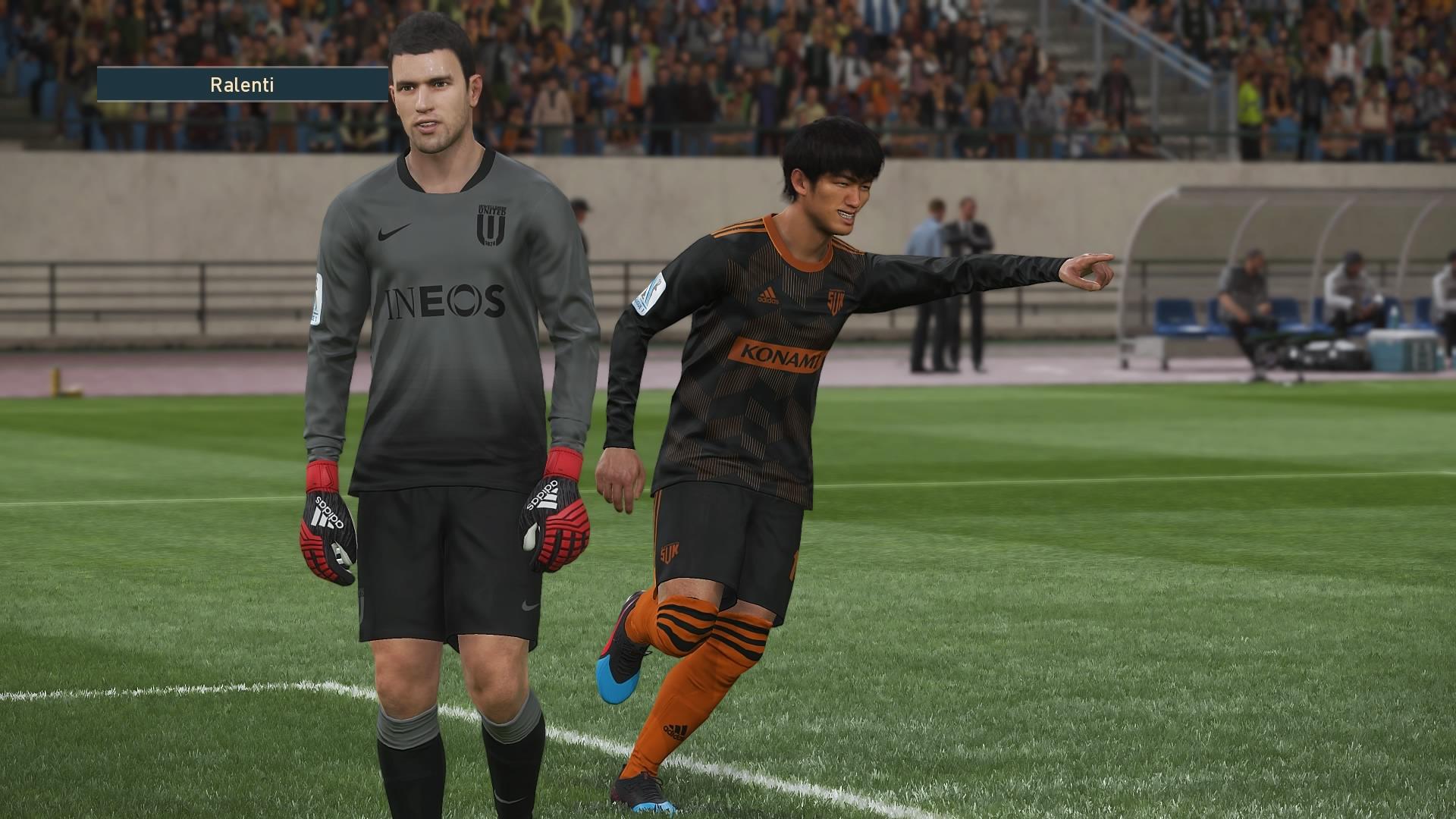The image size is (1456, 819).
Task: Click the Ralenti replay banner
Action: [242, 85]
